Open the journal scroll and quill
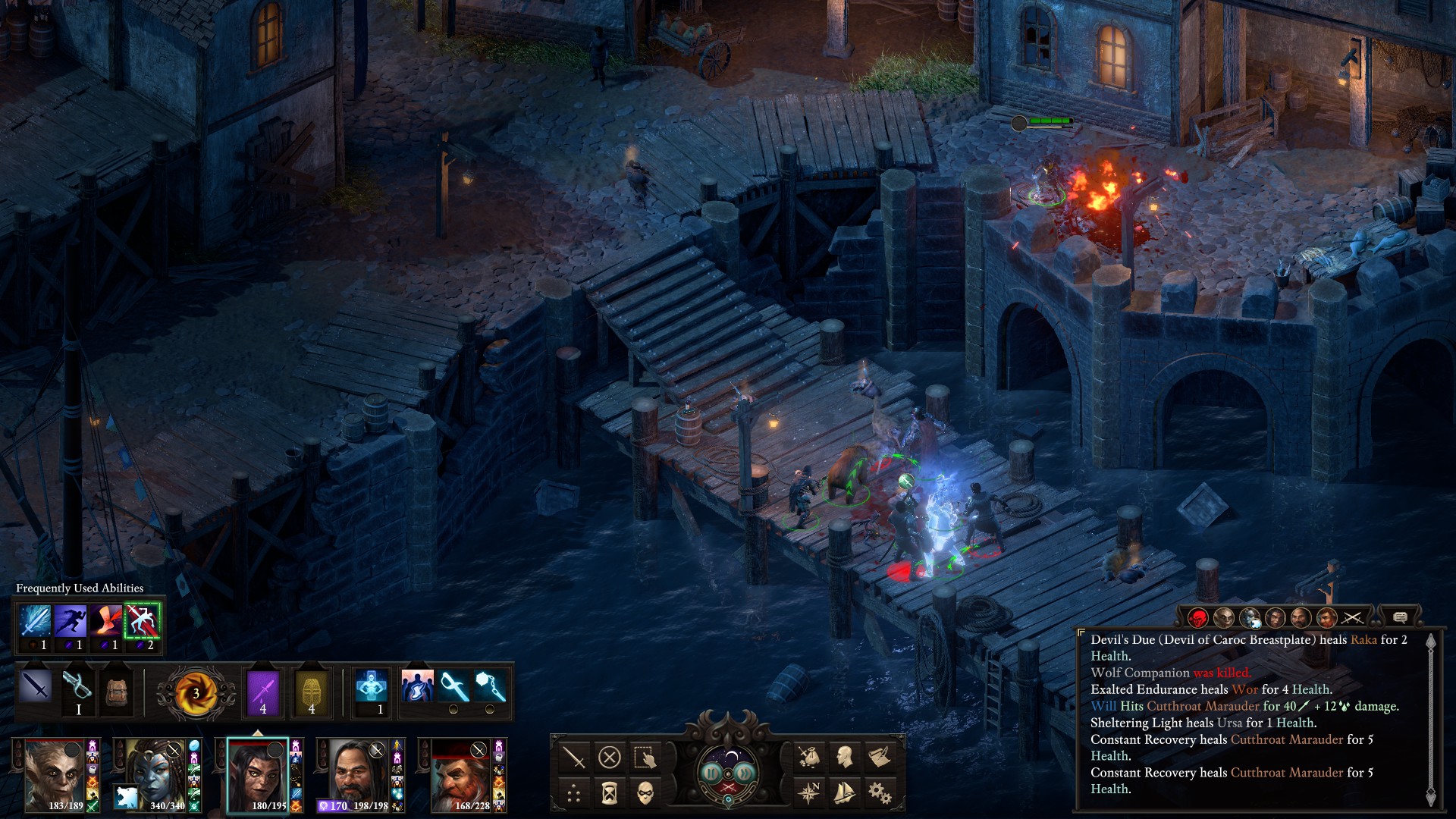Screen dimensions: 1456x819 pos(880,757)
